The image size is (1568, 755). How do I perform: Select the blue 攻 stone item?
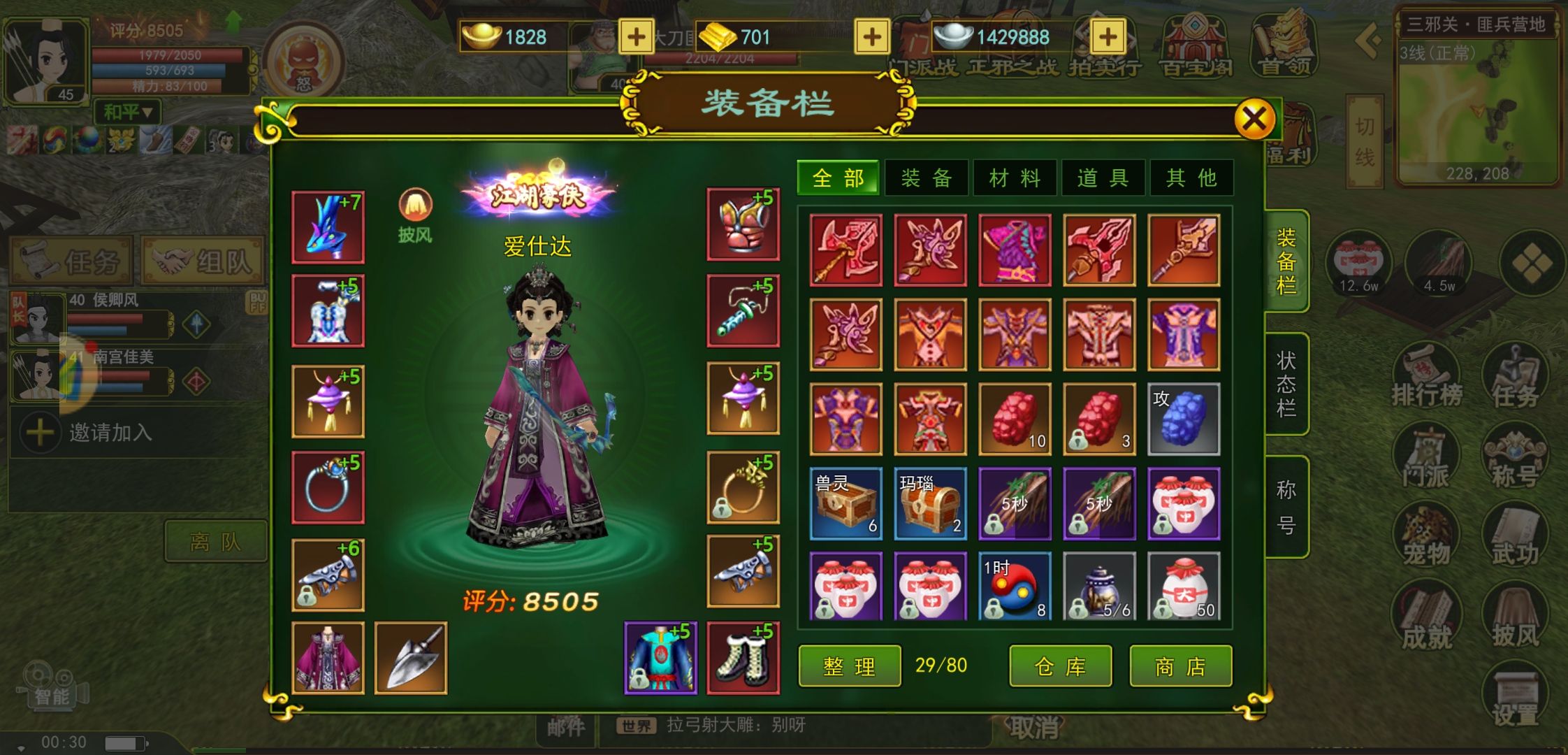(1184, 419)
